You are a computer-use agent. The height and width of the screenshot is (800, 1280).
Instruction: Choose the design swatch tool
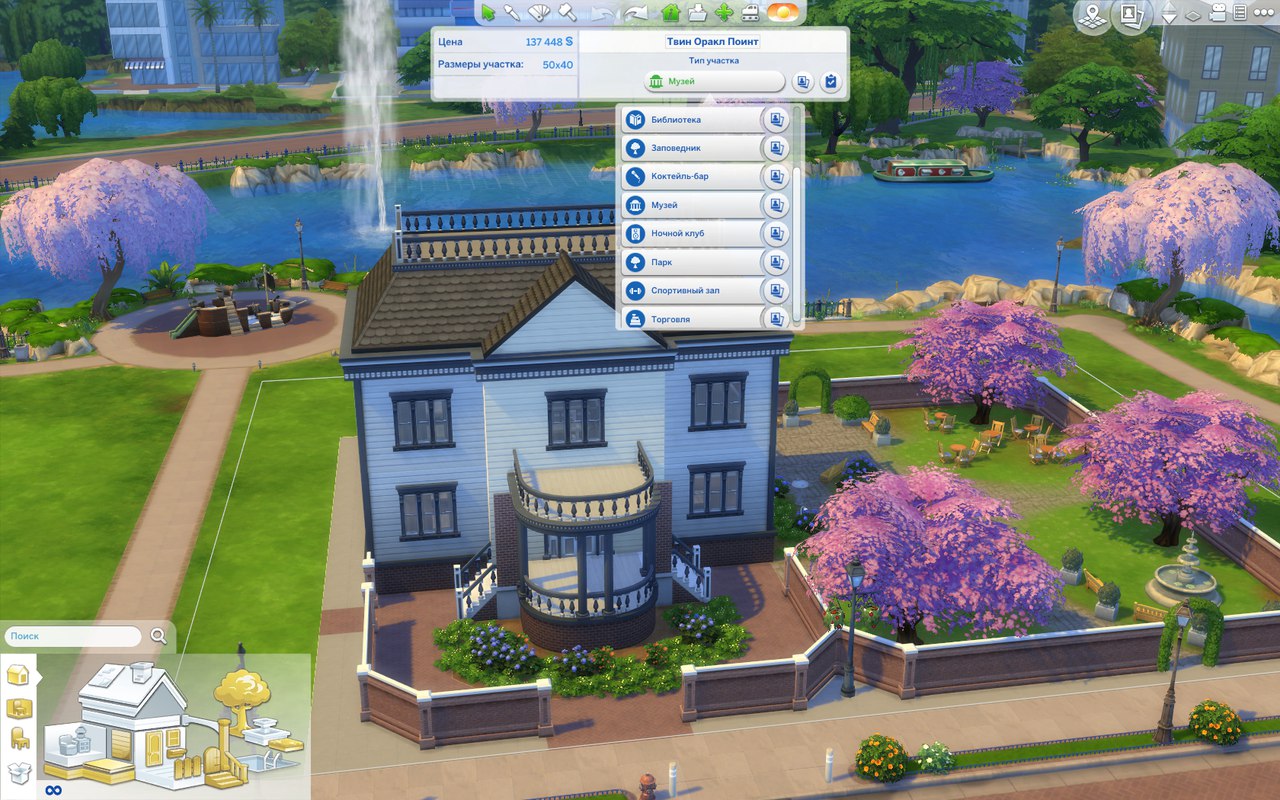click(539, 12)
